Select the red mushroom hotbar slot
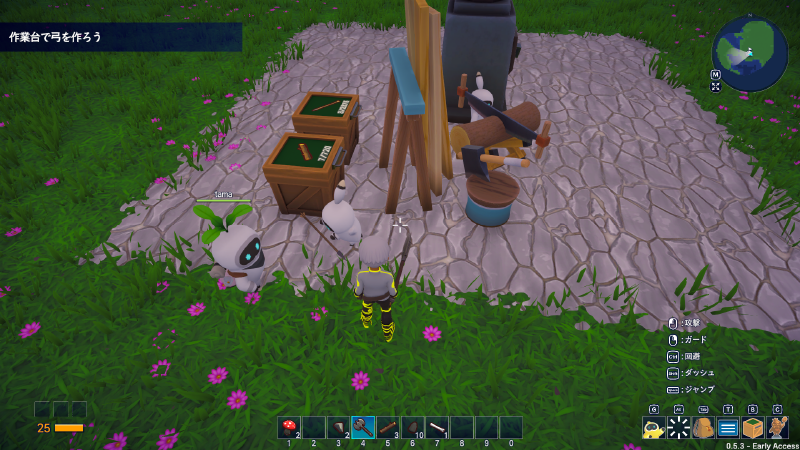Viewport: 800px width, 450px height. coord(289,427)
